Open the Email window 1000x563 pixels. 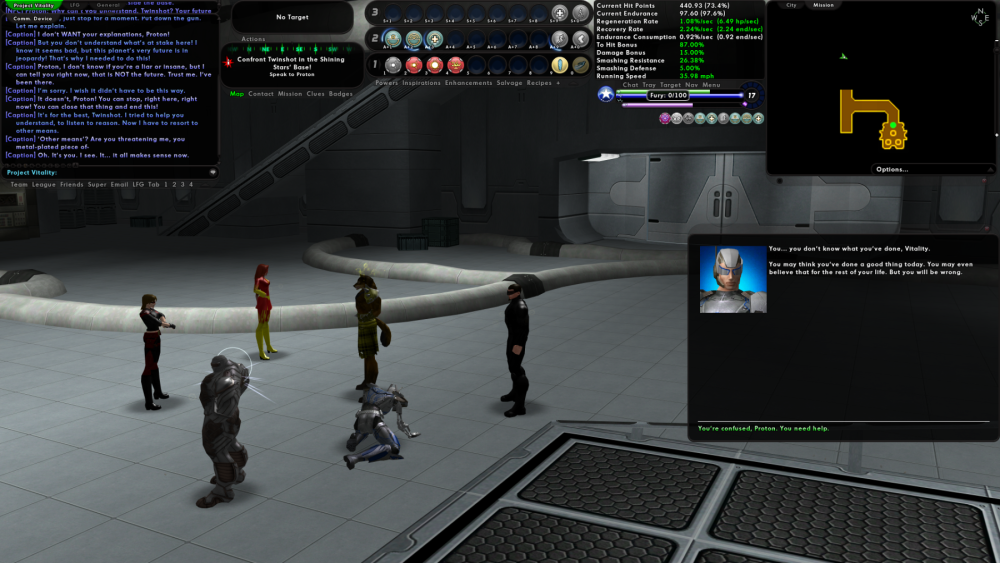119,184
